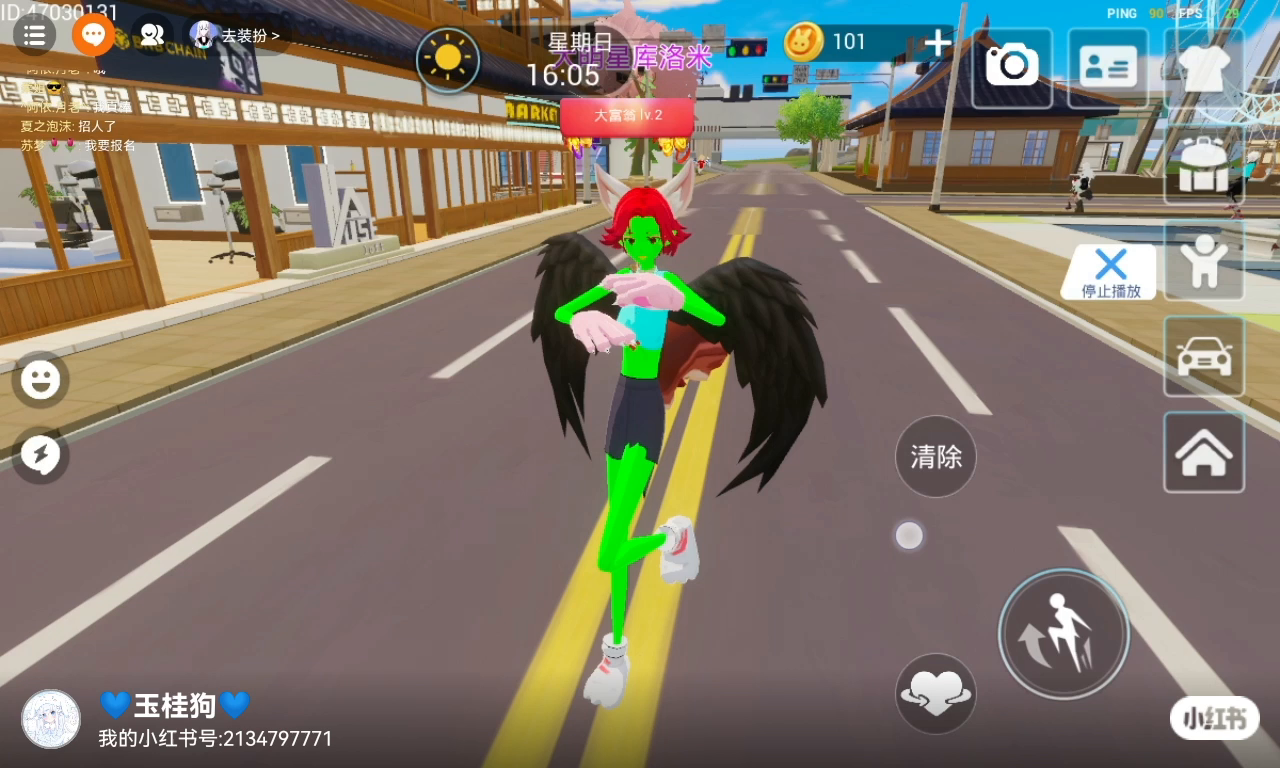Open the backpack inventory

click(x=1204, y=165)
